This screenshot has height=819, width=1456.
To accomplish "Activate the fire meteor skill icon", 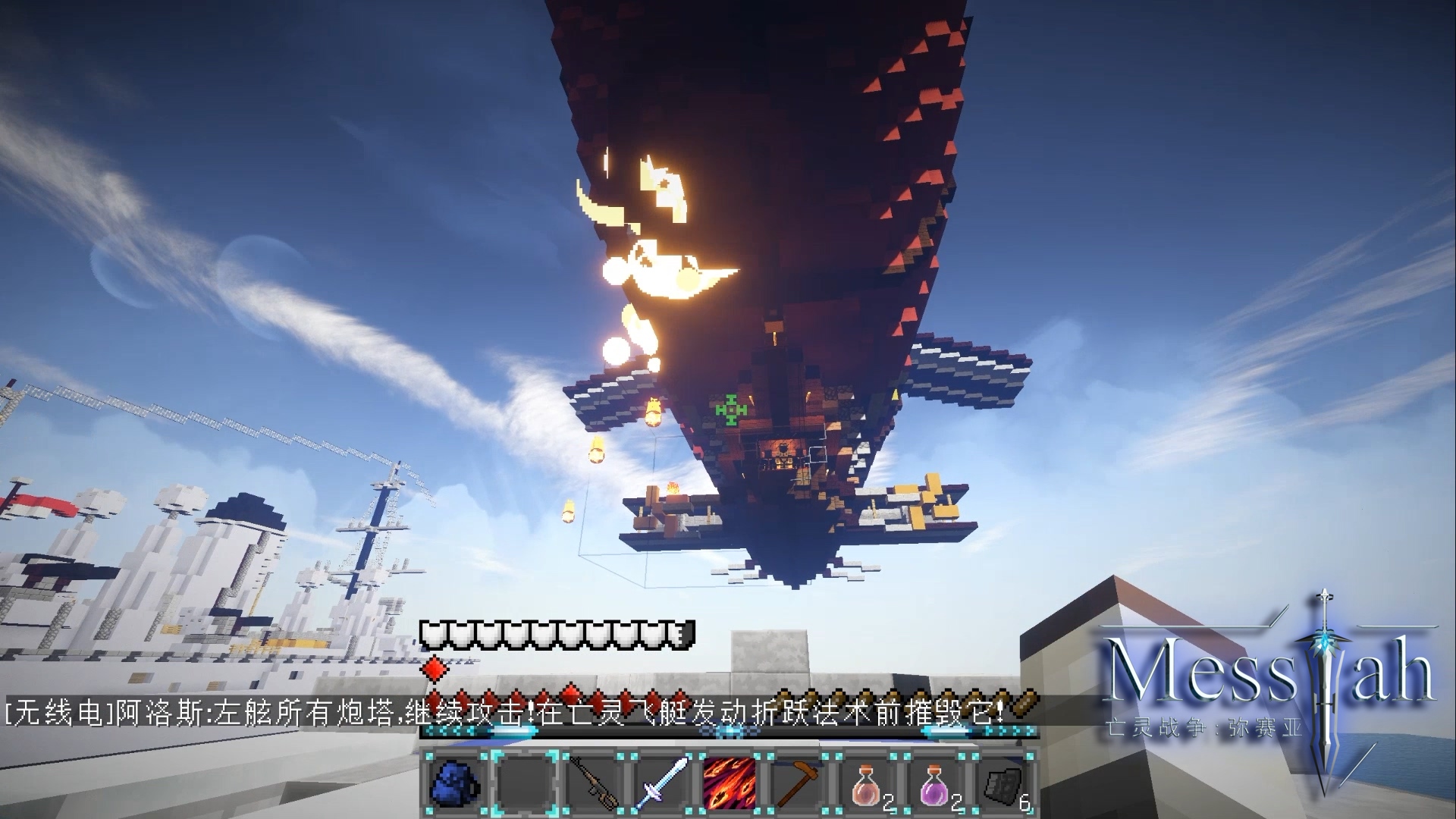I will 730,782.
